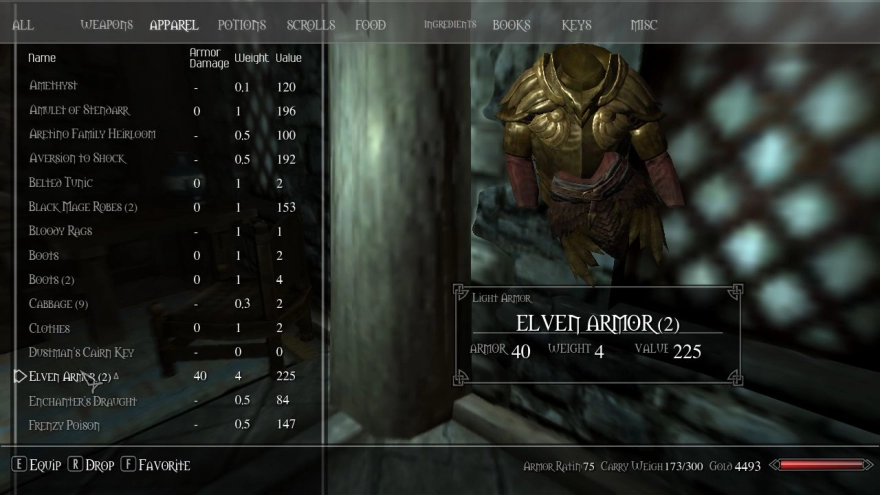Switch to the Food tab
880x495 pixels.
(x=370, y=25)
